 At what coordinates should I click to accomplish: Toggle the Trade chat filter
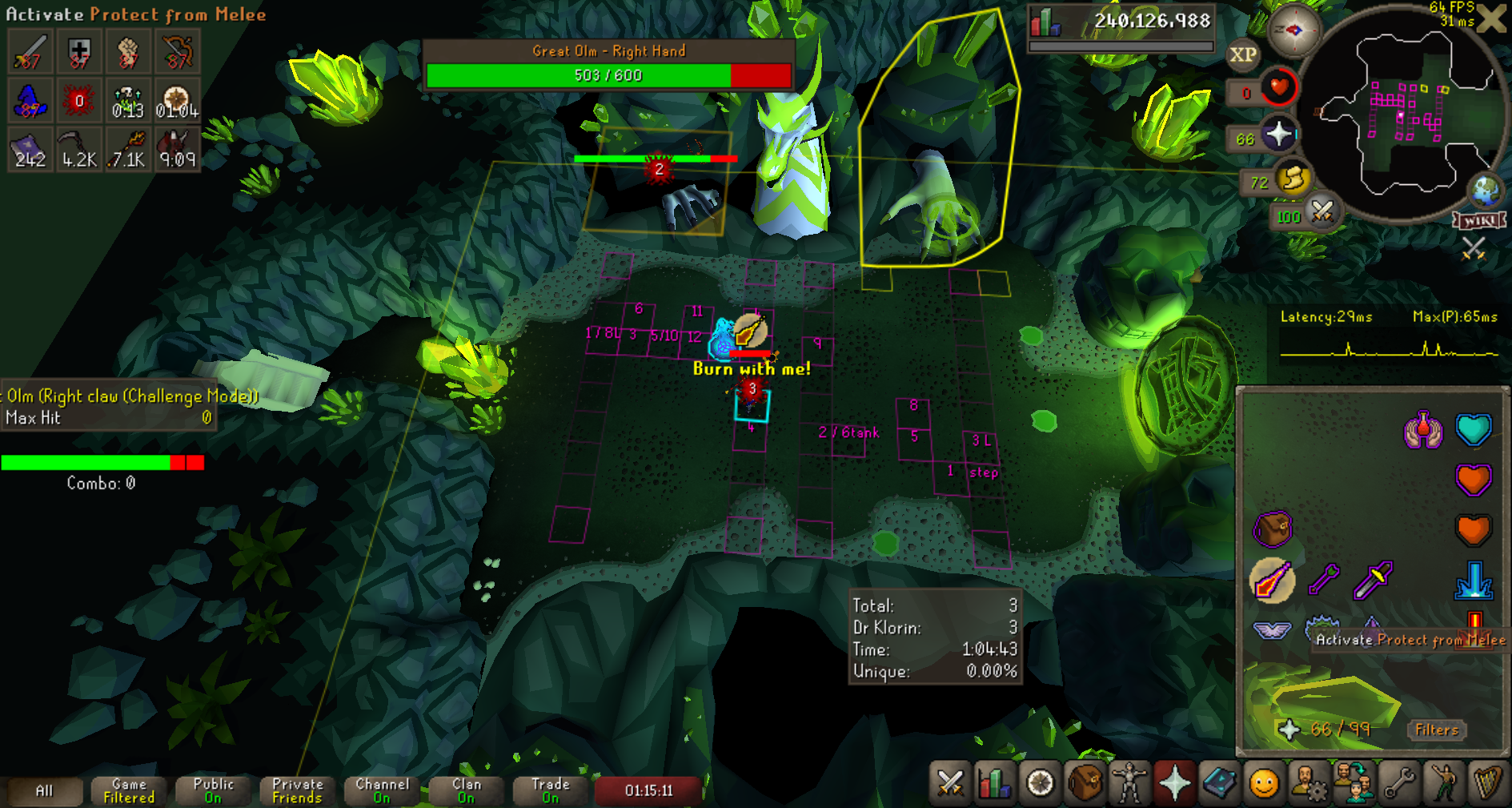(x=551, y=790)
